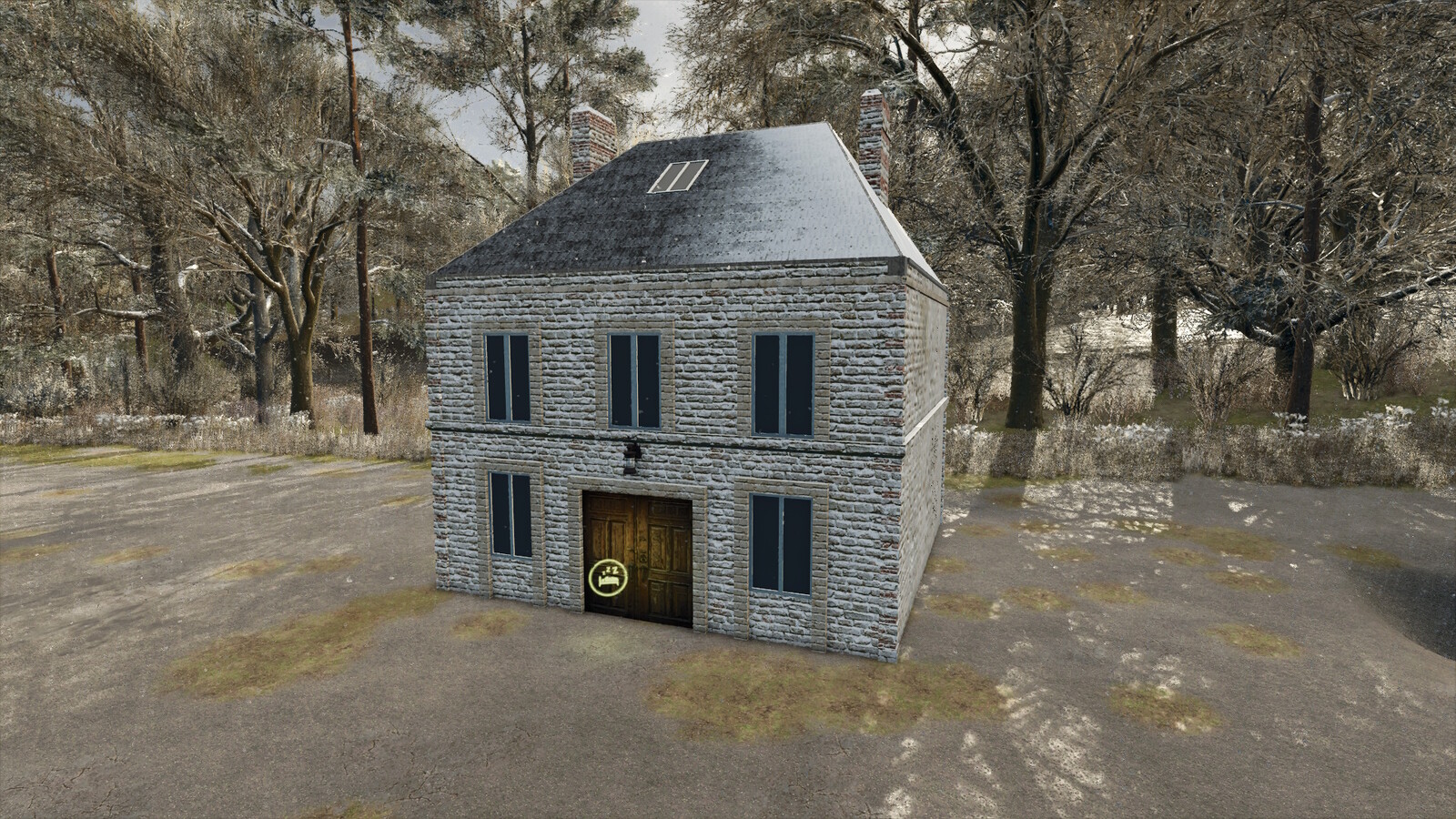Select the skylight window on the roof
Viewport: 1456px width, 819px height.
click(678, 177)
